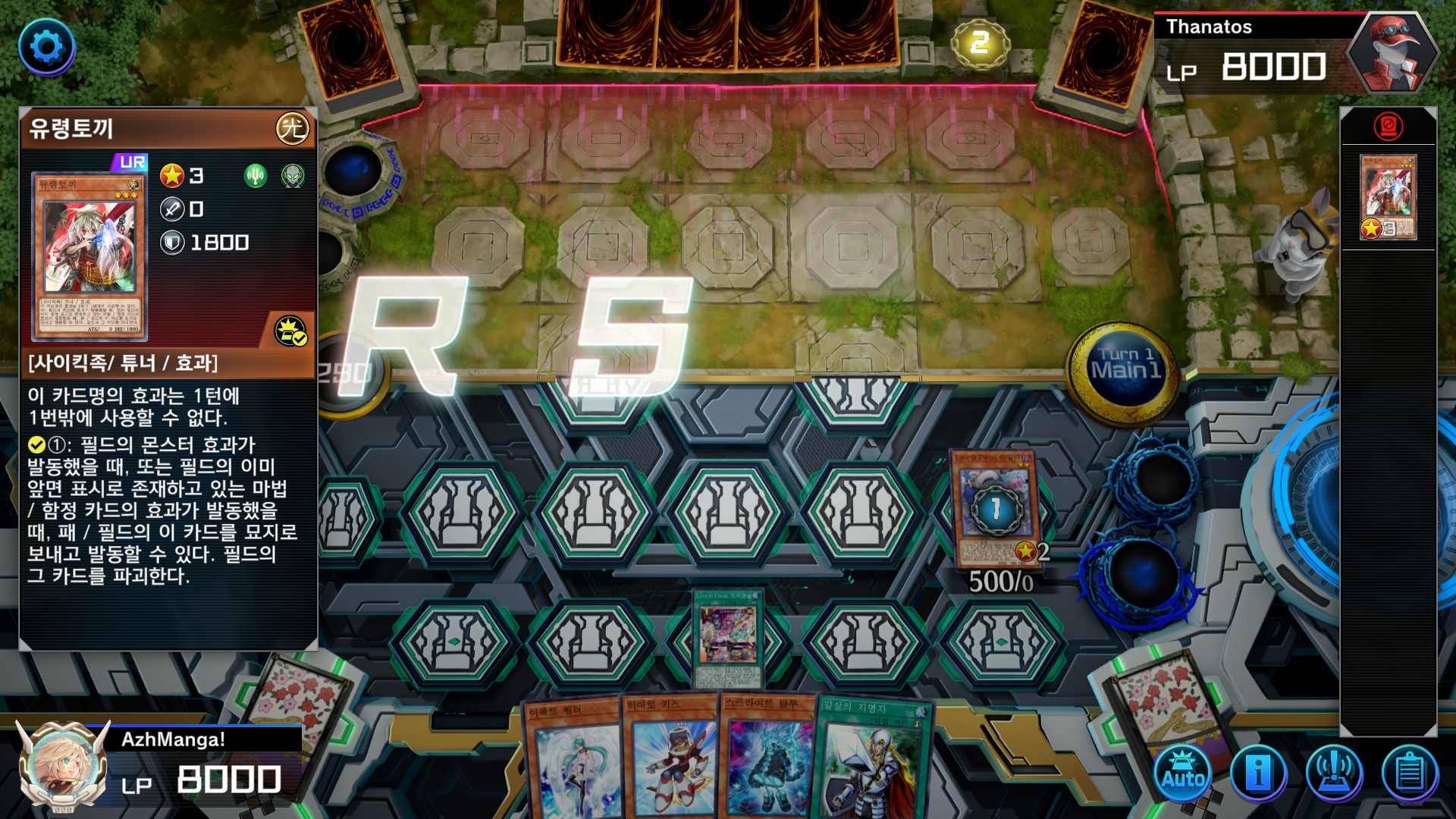Tap the exclamation activation alert button
Screen dimensions: 1456x819
click(1334, 773)
